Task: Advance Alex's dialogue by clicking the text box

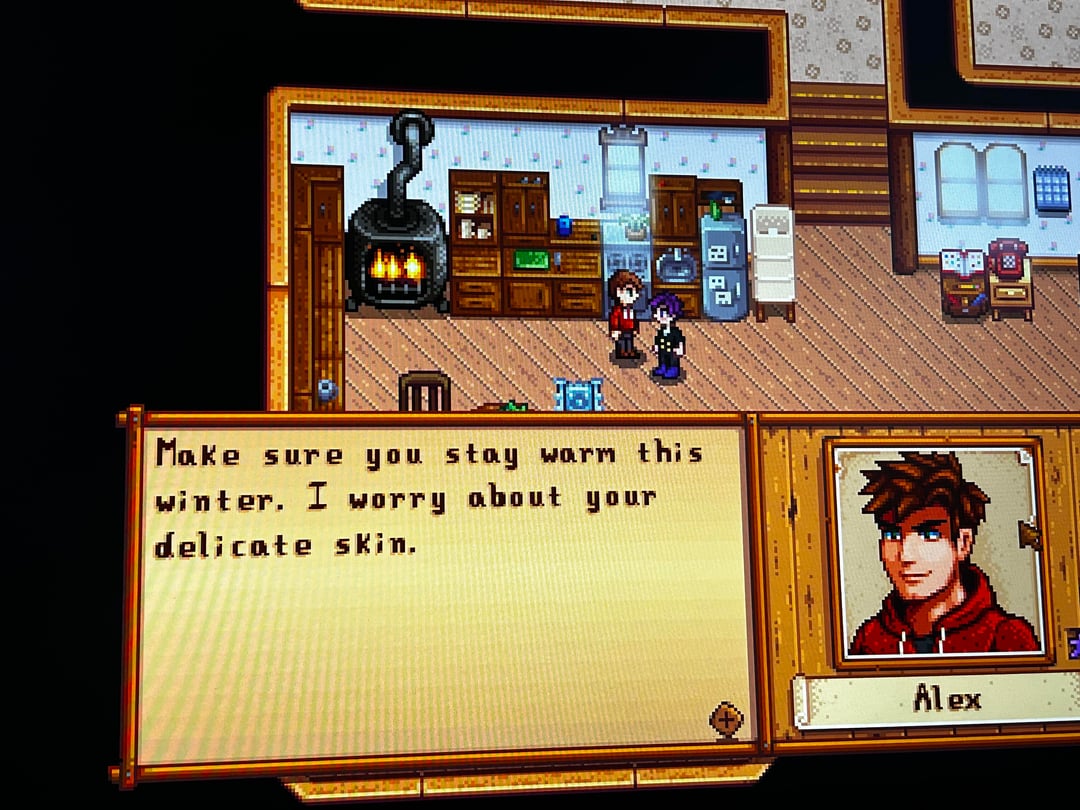Action: (440, 590)
